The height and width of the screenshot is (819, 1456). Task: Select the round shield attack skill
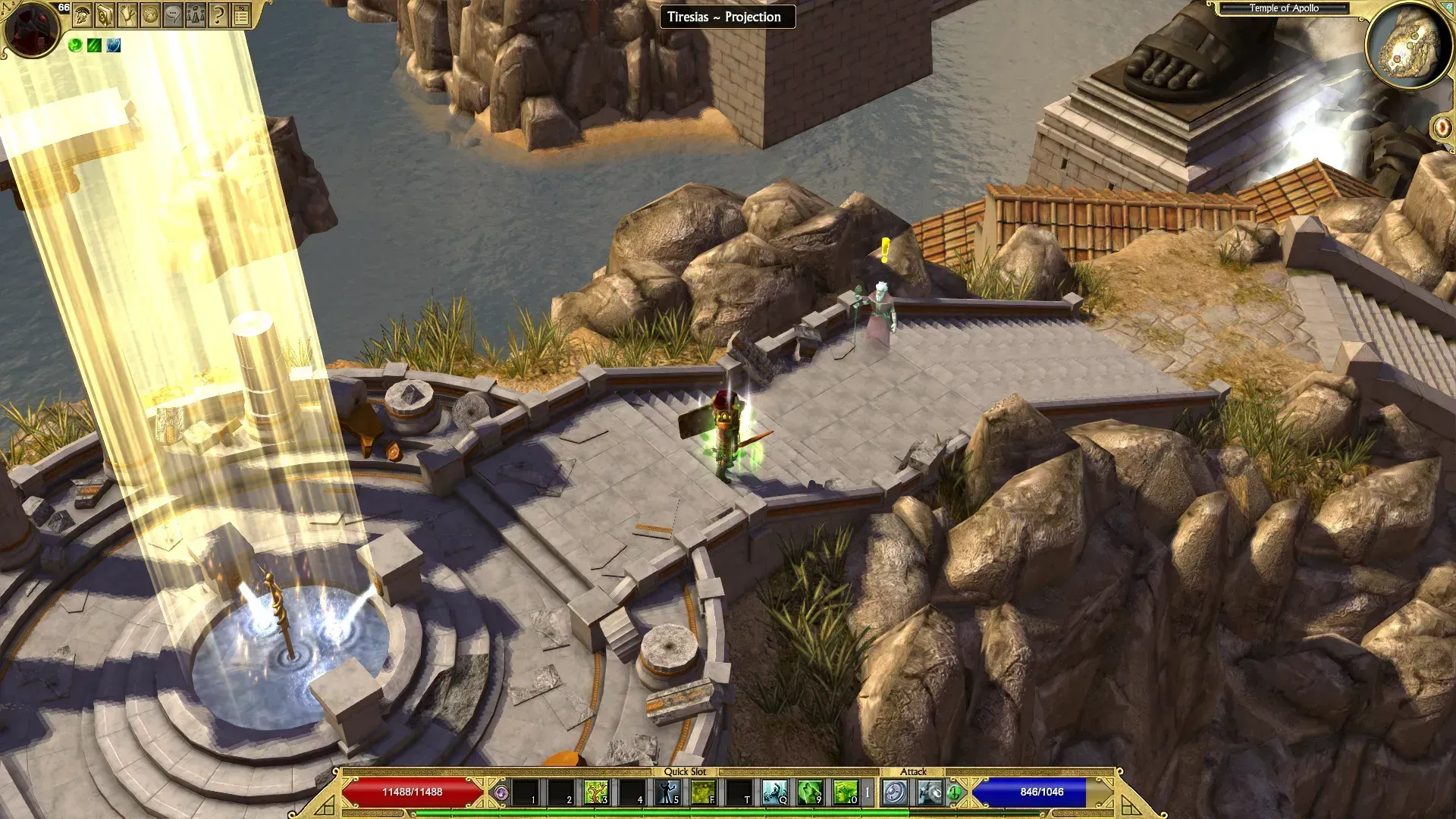click(895, 793)
